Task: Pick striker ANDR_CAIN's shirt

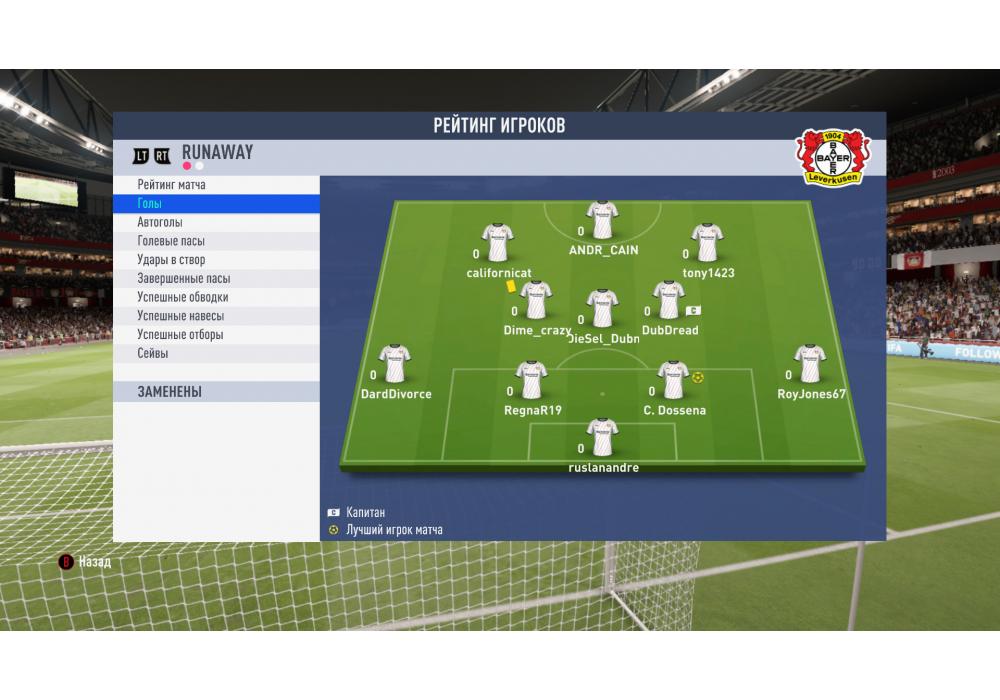Action: [x=602, y=220]
